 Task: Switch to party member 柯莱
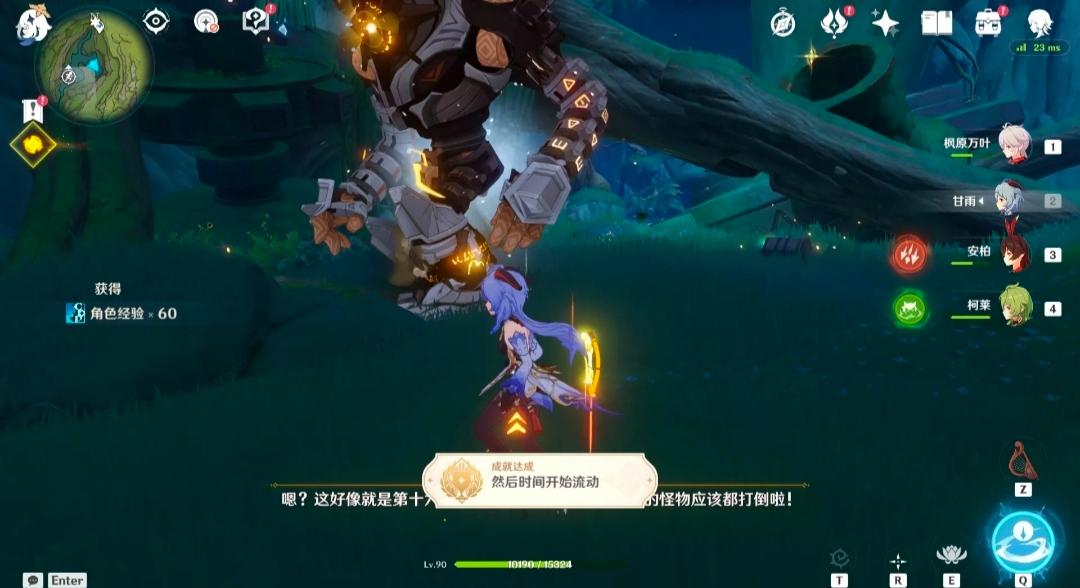(1014, 308)
